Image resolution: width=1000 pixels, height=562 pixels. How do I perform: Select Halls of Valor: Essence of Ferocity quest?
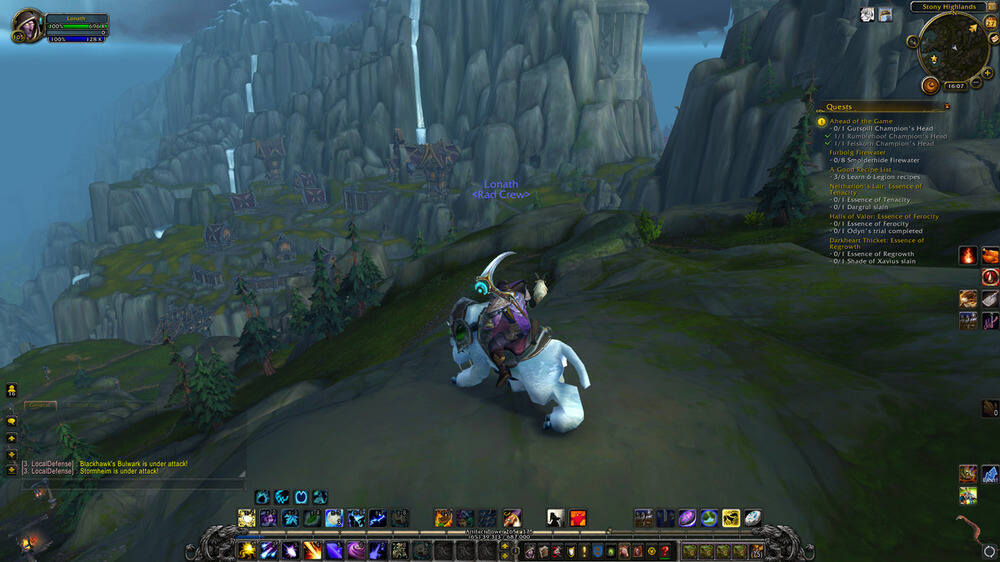[884, 216]
